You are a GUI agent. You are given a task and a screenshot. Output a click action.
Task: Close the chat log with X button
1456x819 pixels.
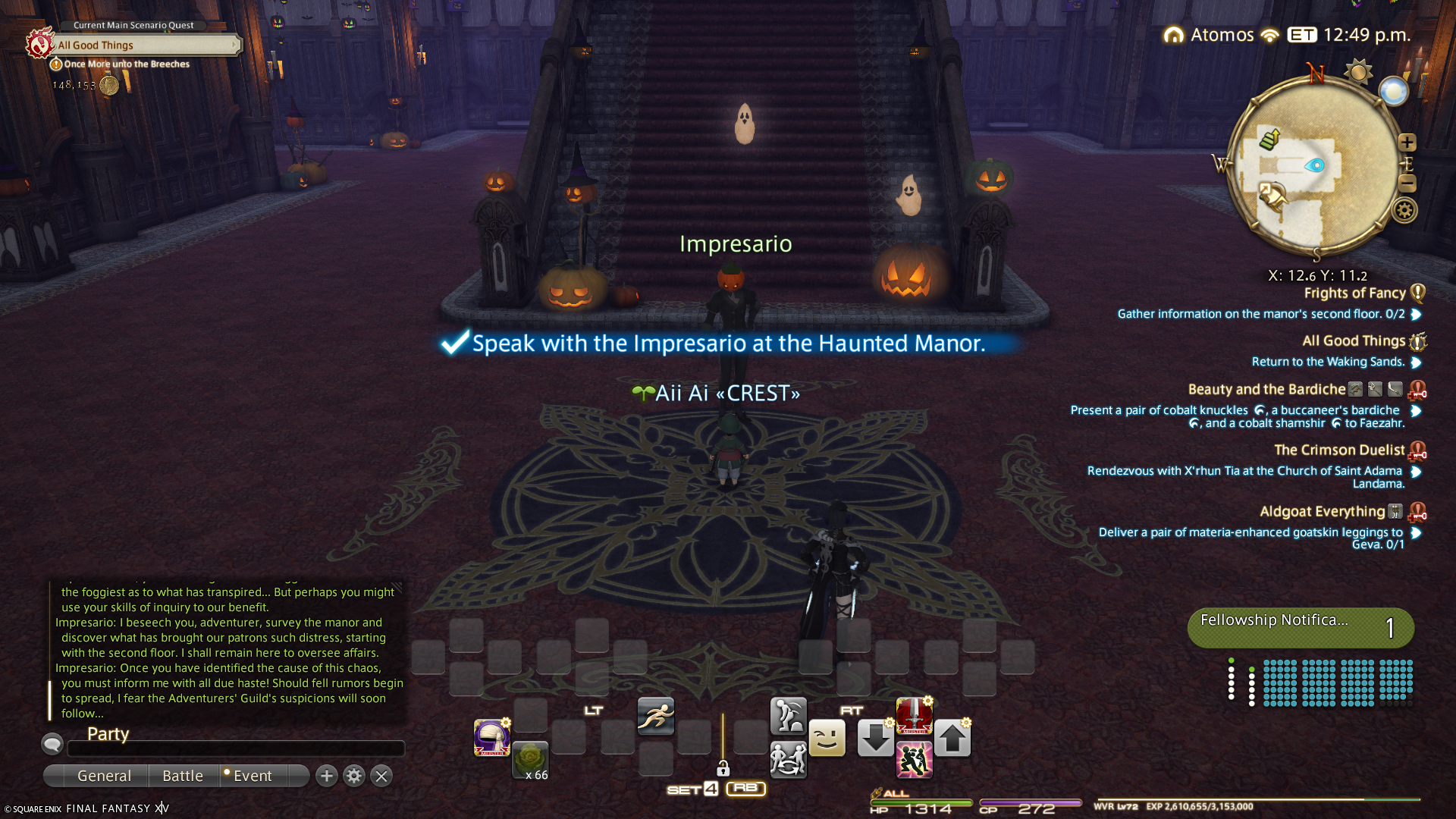click(x=381, y=776)
